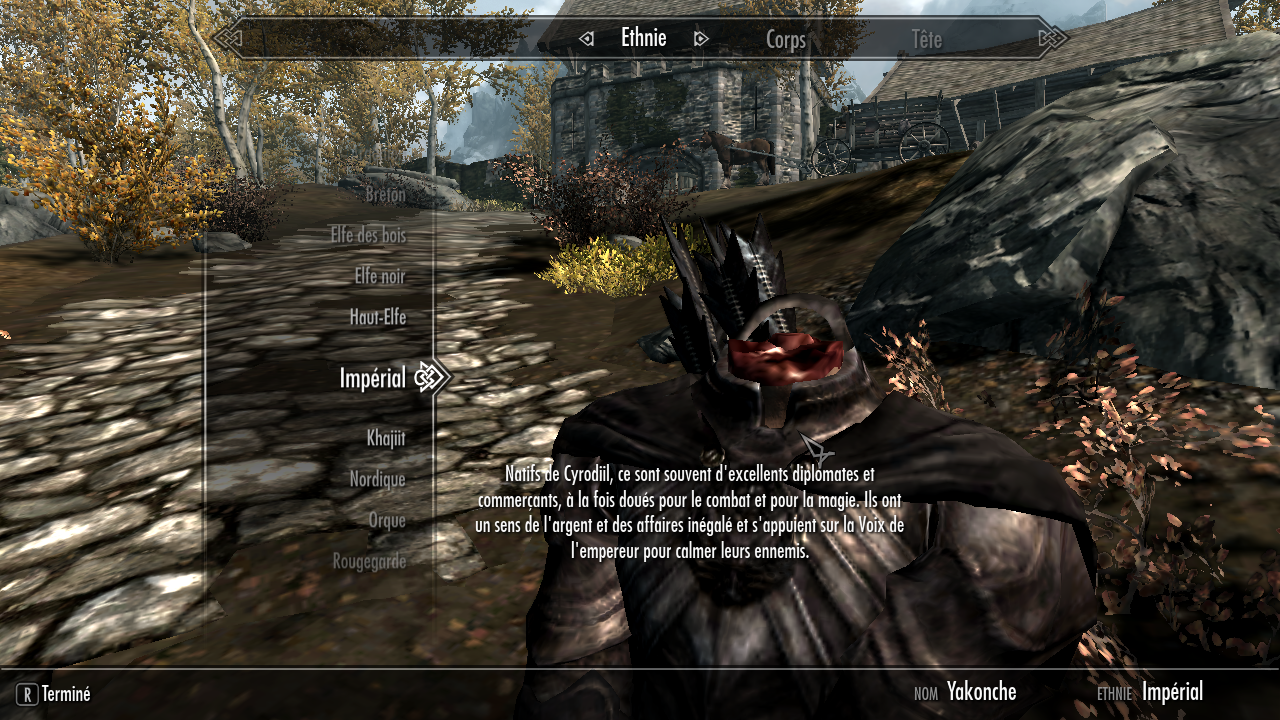
Task: Select the Bréton race
Action: pyautogui.click(x=385, y=194)
